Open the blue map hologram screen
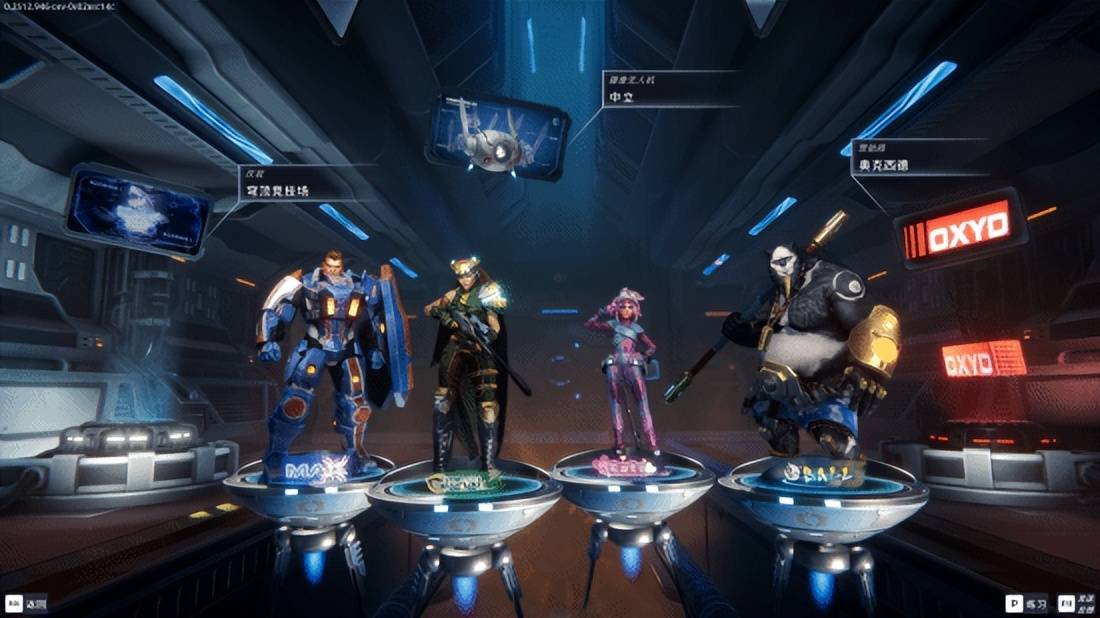Image resolution: width=1100 pixels, height=618 pixels. point(140,210)
